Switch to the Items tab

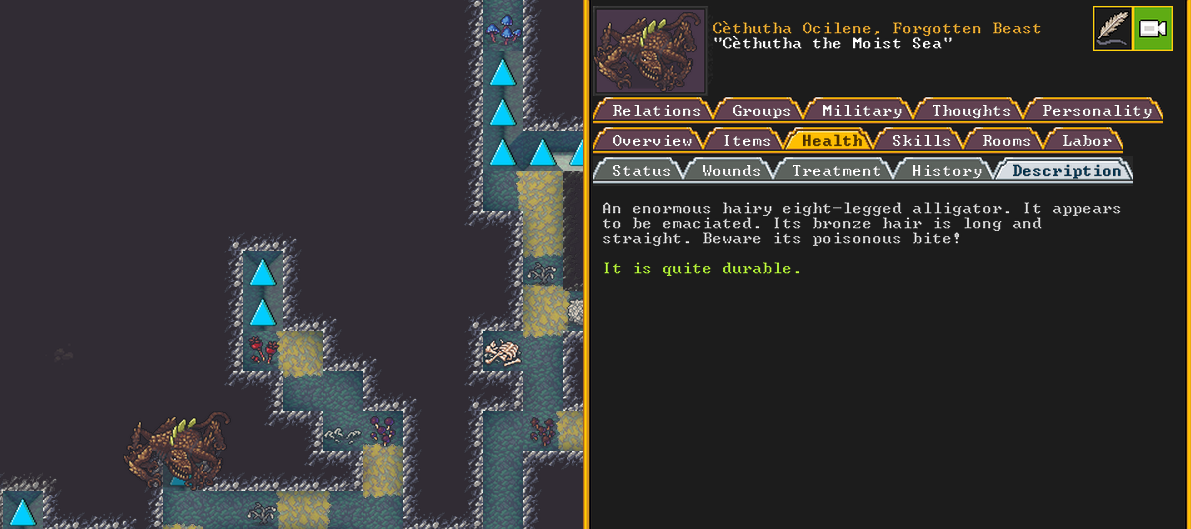[746, 141]
